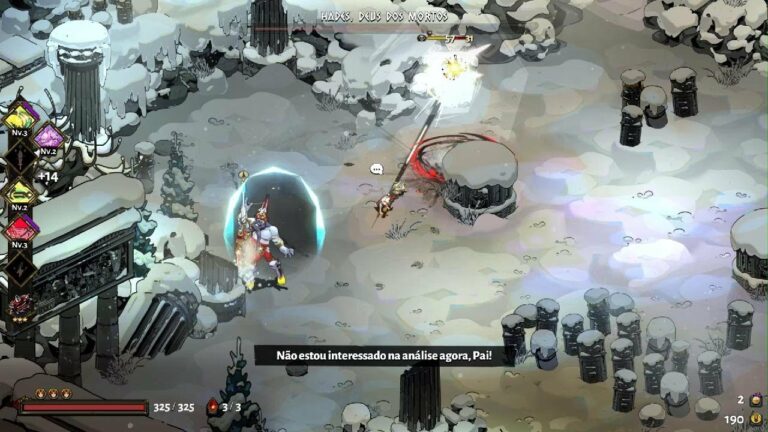This screenshot has height=432, width=768.
Task: Click the keepsake icon with three stars
Action: coord(20,304)
